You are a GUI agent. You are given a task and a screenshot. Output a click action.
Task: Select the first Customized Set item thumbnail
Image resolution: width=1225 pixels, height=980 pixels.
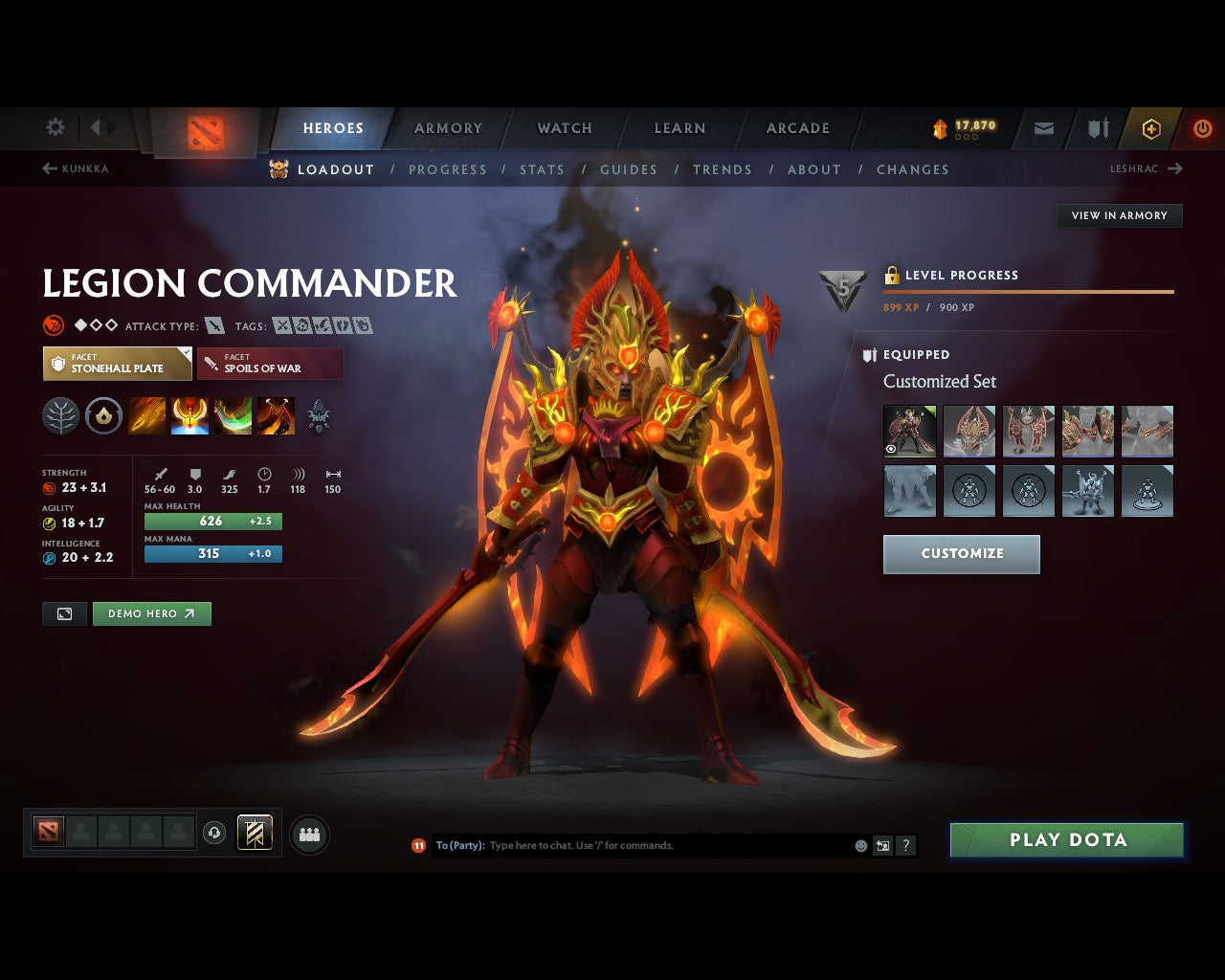point(909,431)
